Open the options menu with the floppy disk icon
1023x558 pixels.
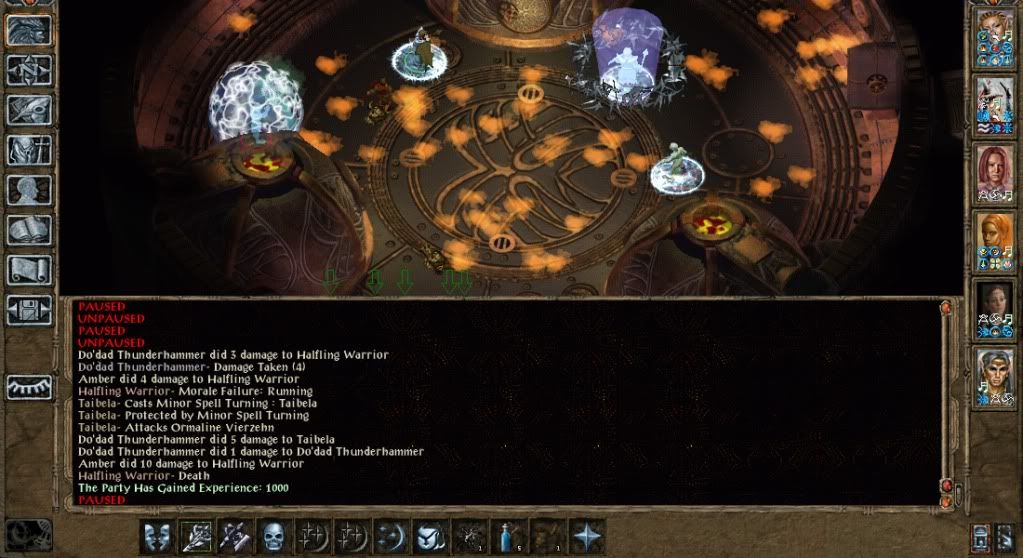[x=29, y=309]
